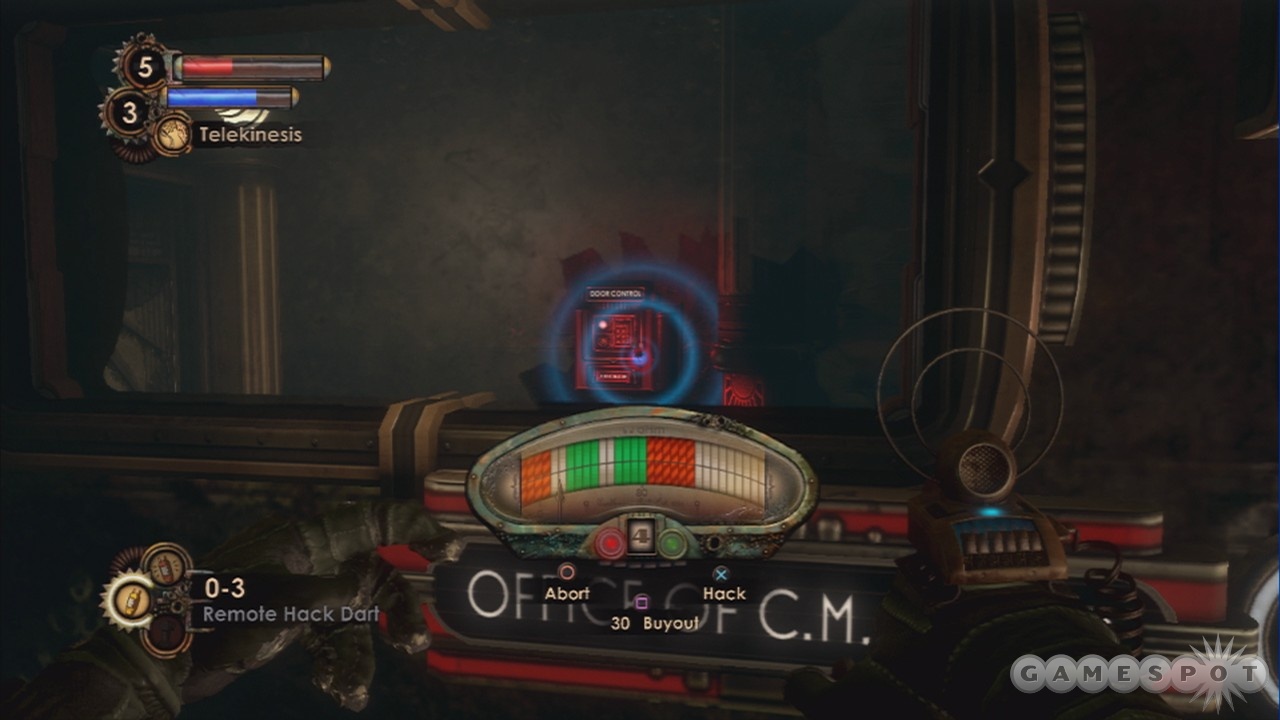1280x720 pixels.
Task: Click the hacking needle gauge
Action: point(642,477)
